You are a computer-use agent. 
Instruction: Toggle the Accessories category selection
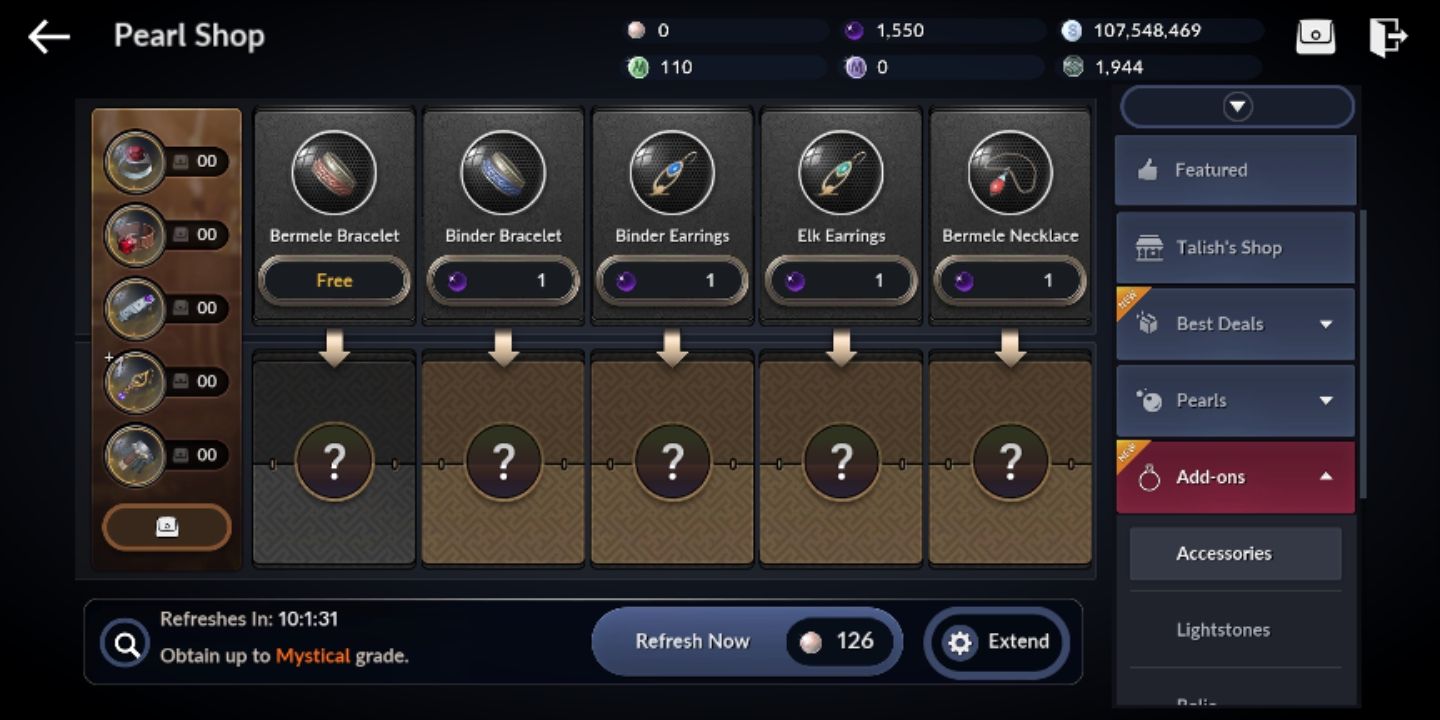click(x=1234, y=553)
